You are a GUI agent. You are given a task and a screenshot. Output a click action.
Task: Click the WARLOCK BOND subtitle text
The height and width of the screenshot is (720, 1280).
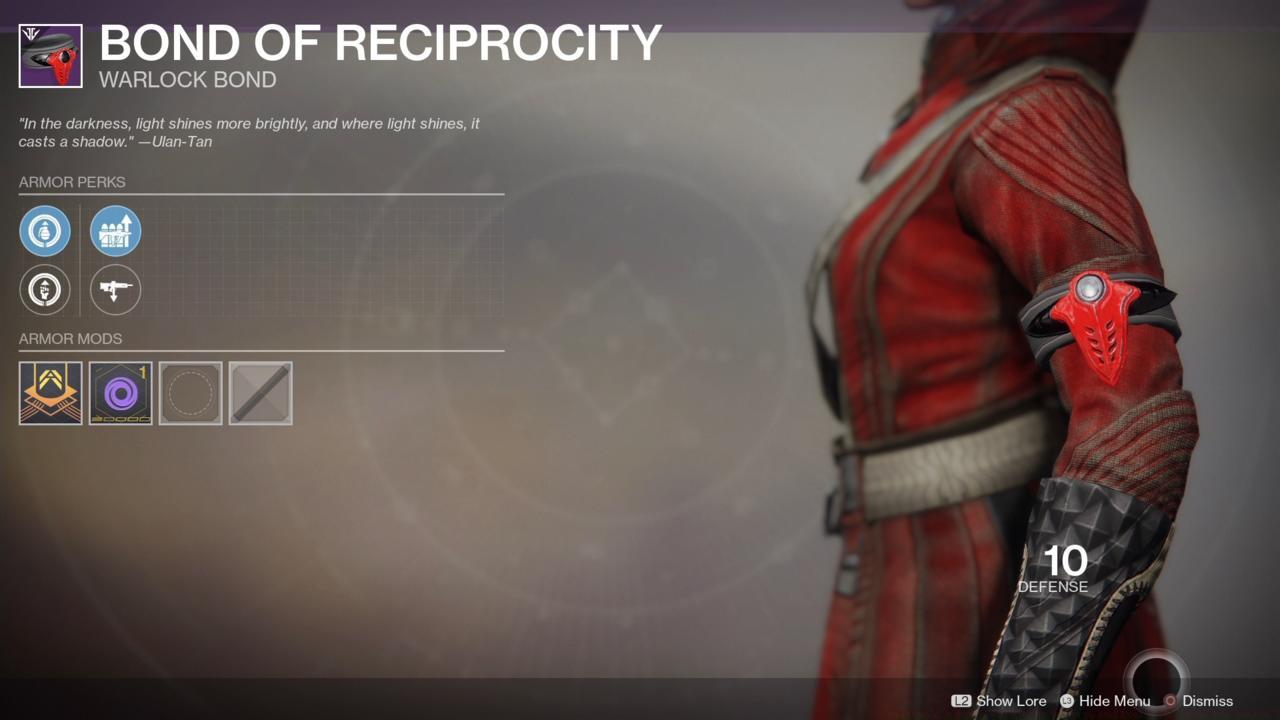point(186,80)
